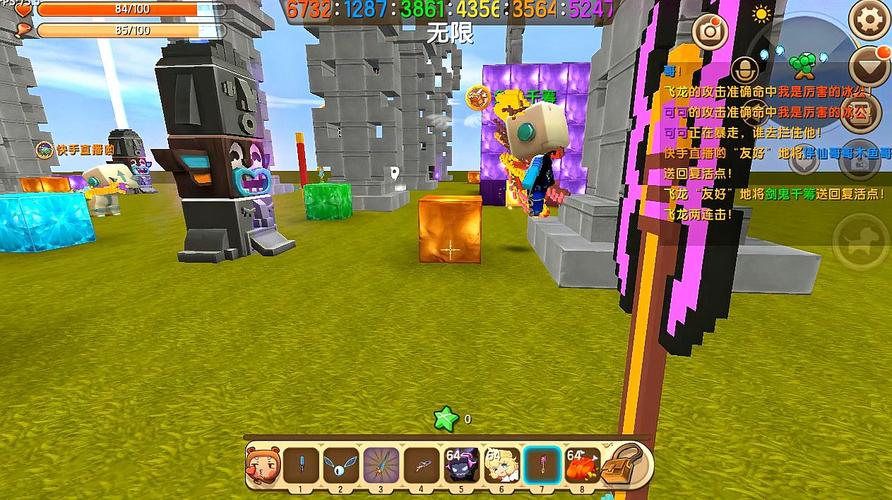Tap the dog mount button
Screen dimensions: 892x500
[x=859, y=241]
